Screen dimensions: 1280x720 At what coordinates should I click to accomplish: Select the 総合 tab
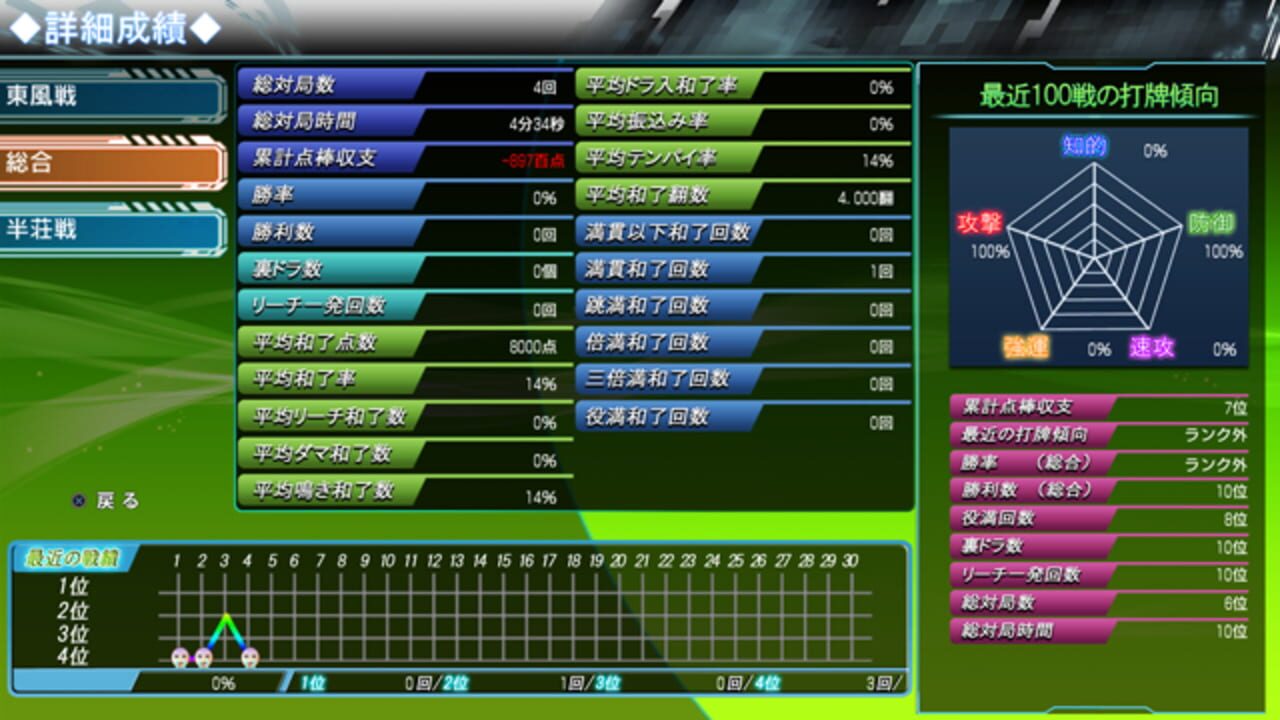tap(110, 164)
